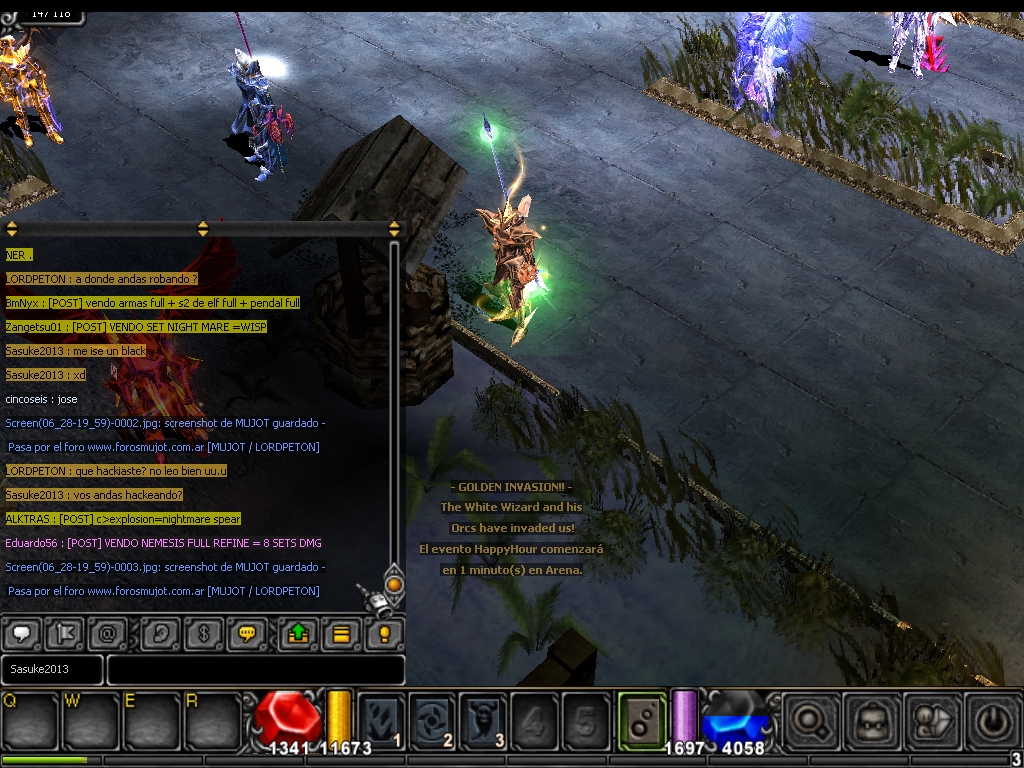1024x768 pixels.
Task: Click the dollar sign chat button
Action: 203,633
